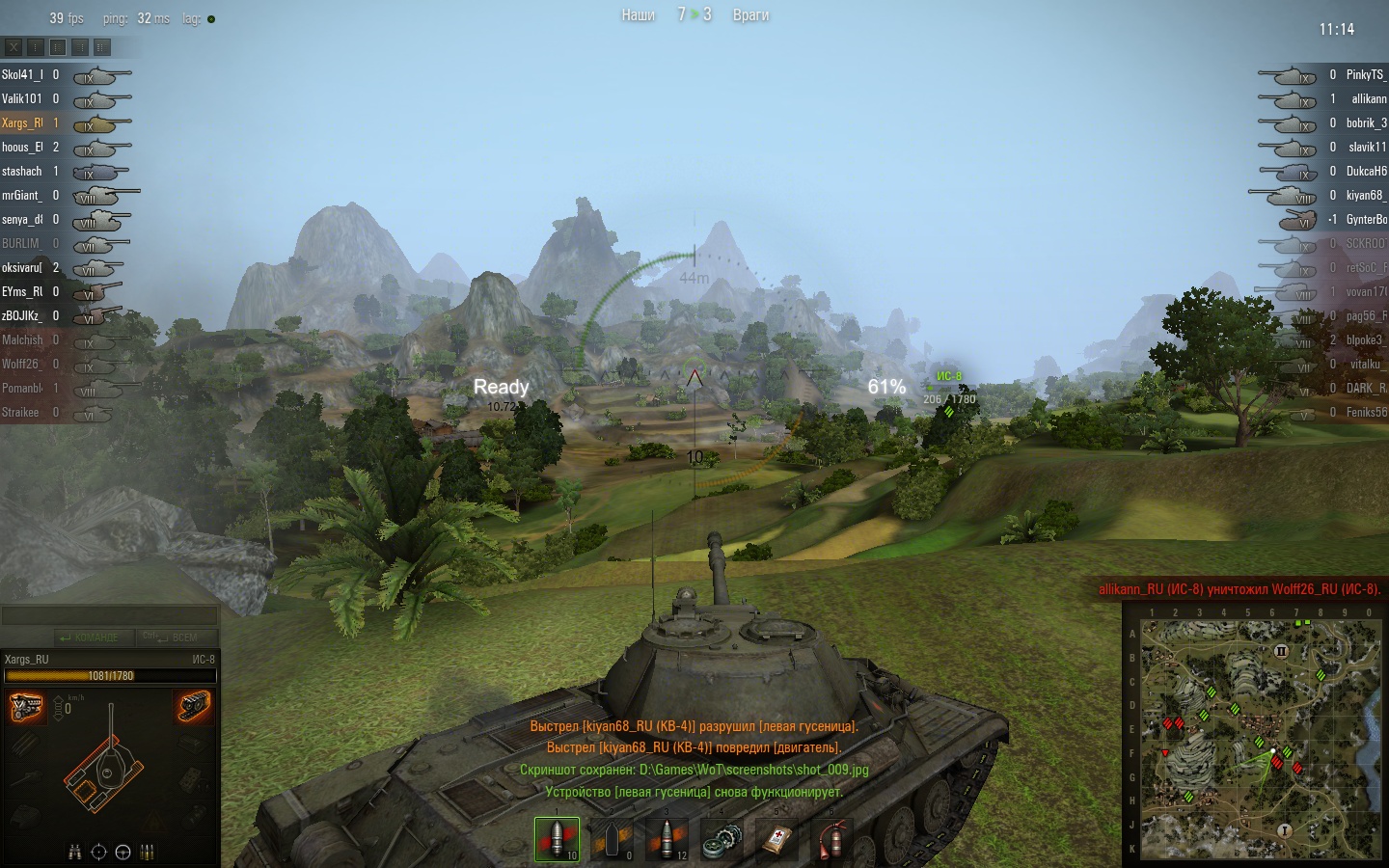
Task: Select the armor-piercing shell with 10 rounds
Action: [557, 838]
